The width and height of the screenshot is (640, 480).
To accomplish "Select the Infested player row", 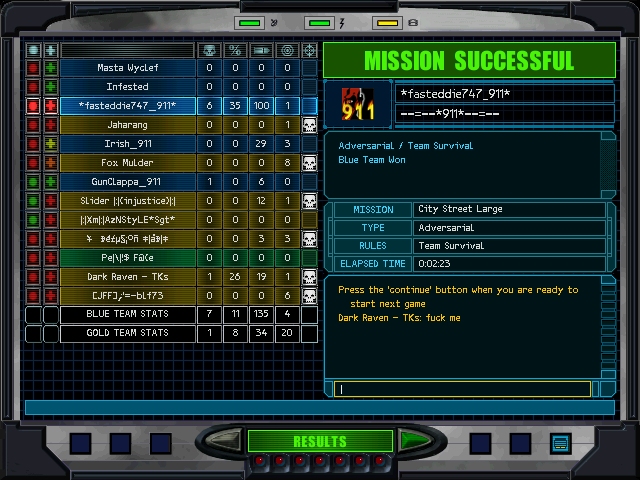I will 127,87.
